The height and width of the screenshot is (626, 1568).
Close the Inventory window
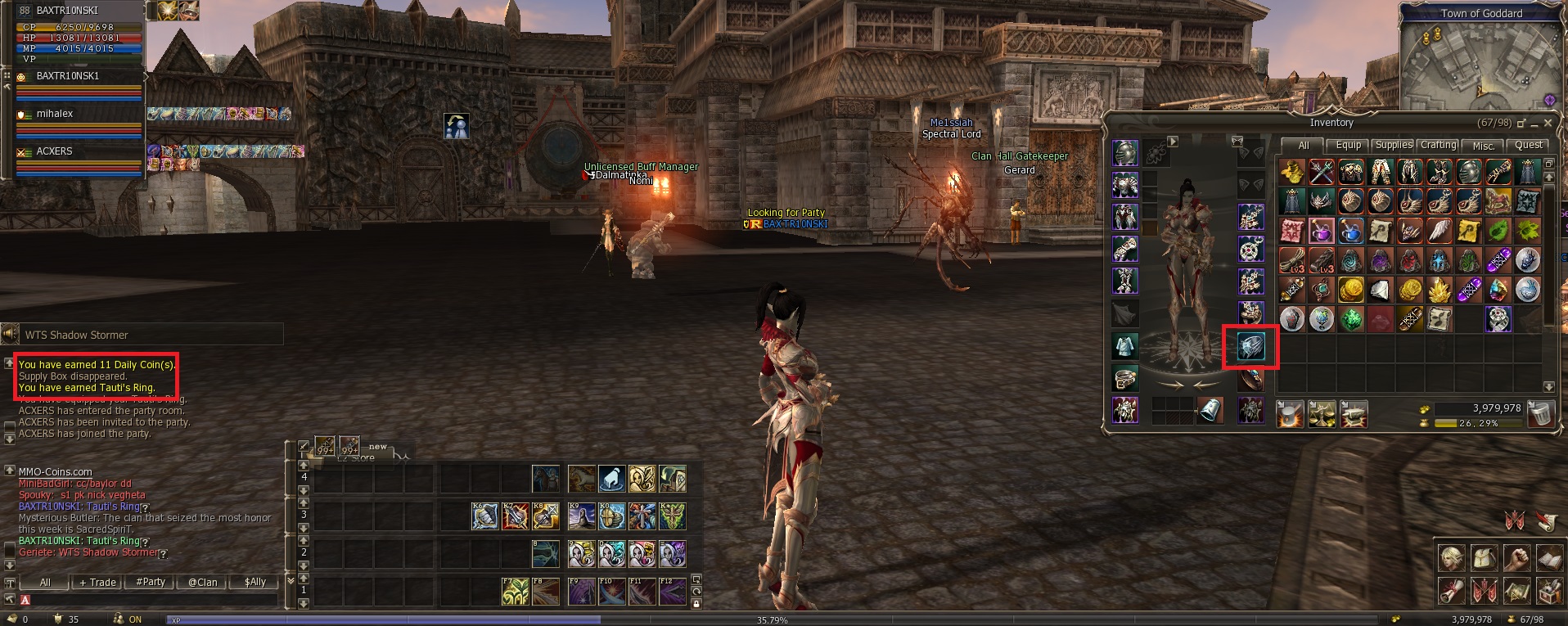point(1548,123)
